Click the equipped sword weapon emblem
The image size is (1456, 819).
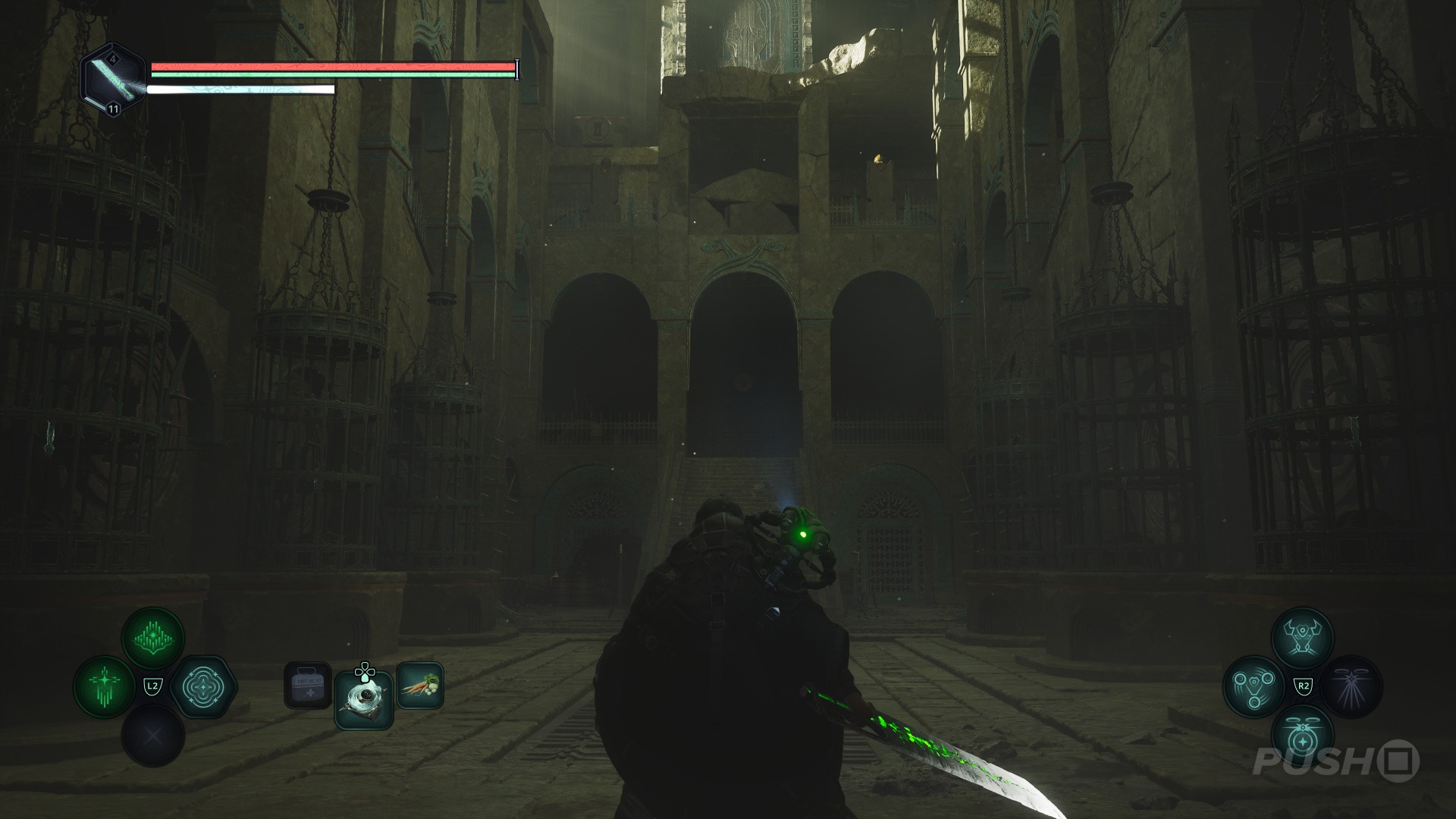point(112,80)
